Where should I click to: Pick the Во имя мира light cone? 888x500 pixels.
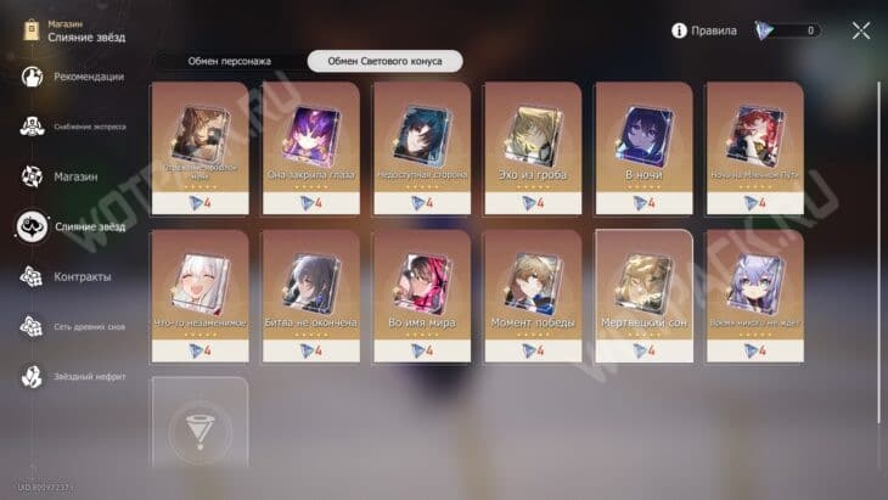pyautogui.click(x=422, y=295)
